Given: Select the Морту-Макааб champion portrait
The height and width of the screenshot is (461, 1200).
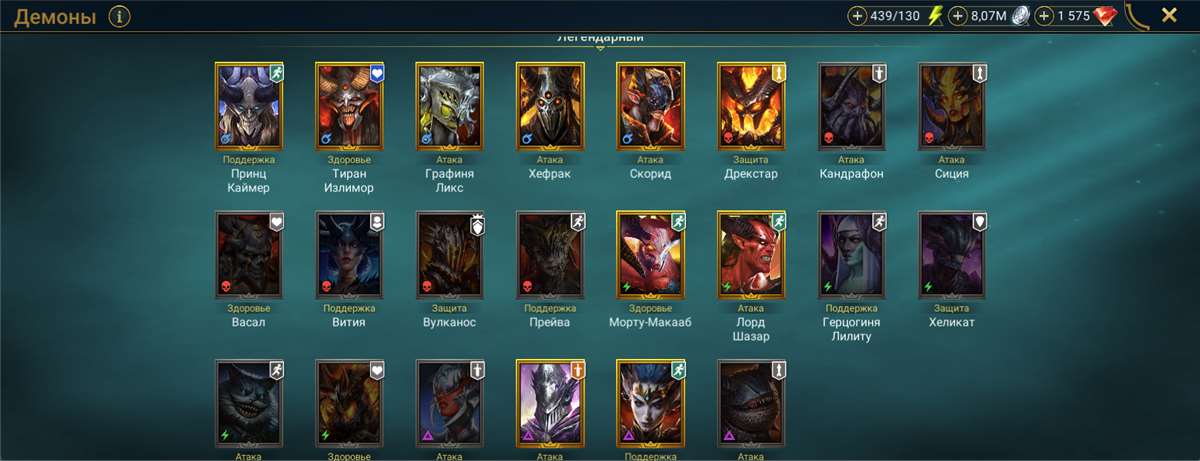Looking at the screenshot, I should 651,254.
